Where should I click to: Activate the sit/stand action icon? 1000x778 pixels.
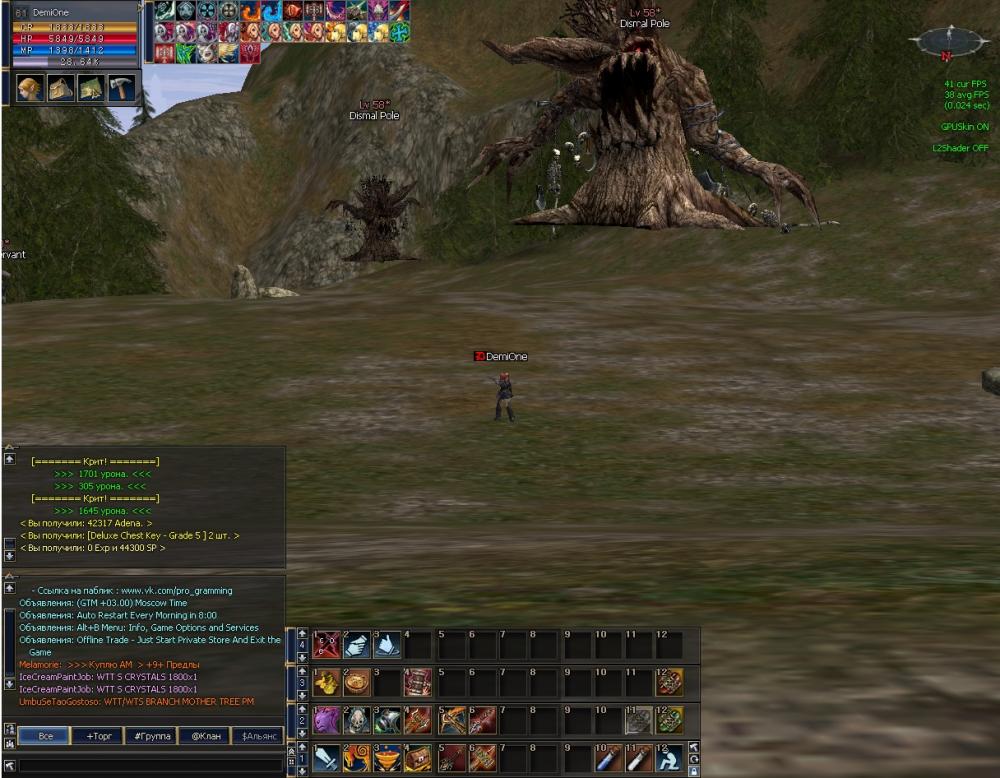click(669, 758)
